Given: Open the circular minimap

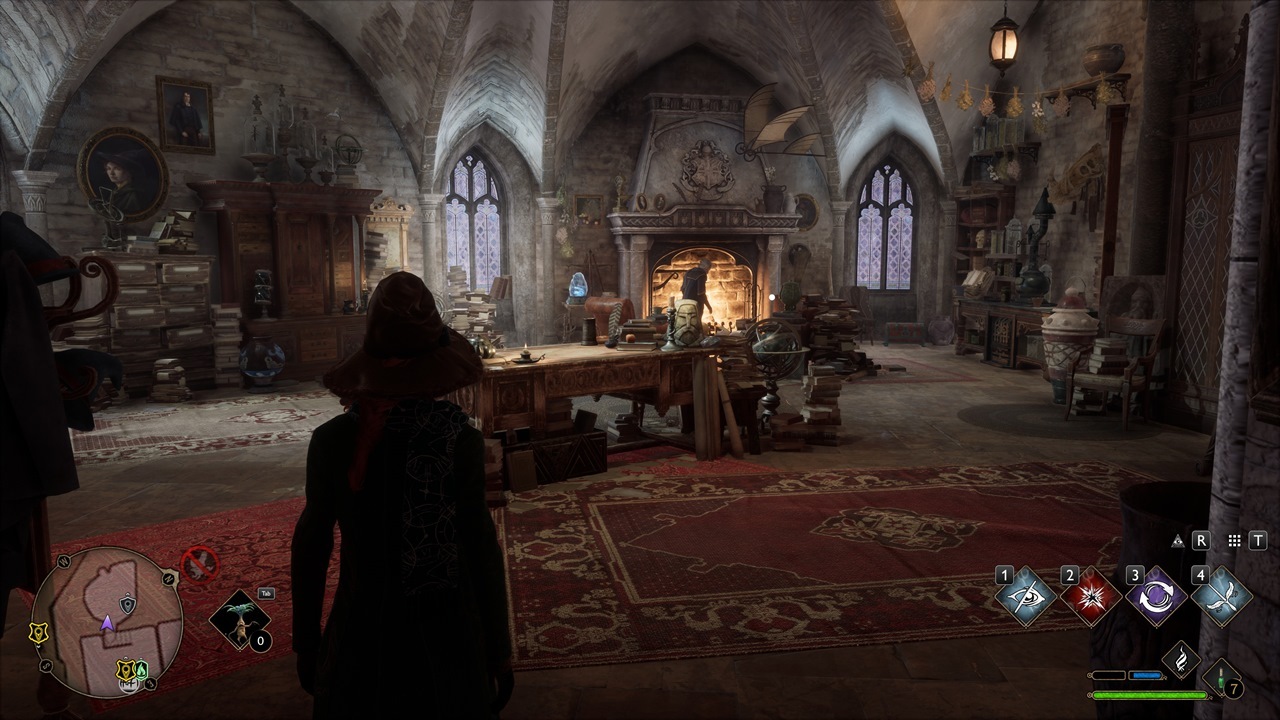Looking at the screenshot, I should [x=107, y=621].
